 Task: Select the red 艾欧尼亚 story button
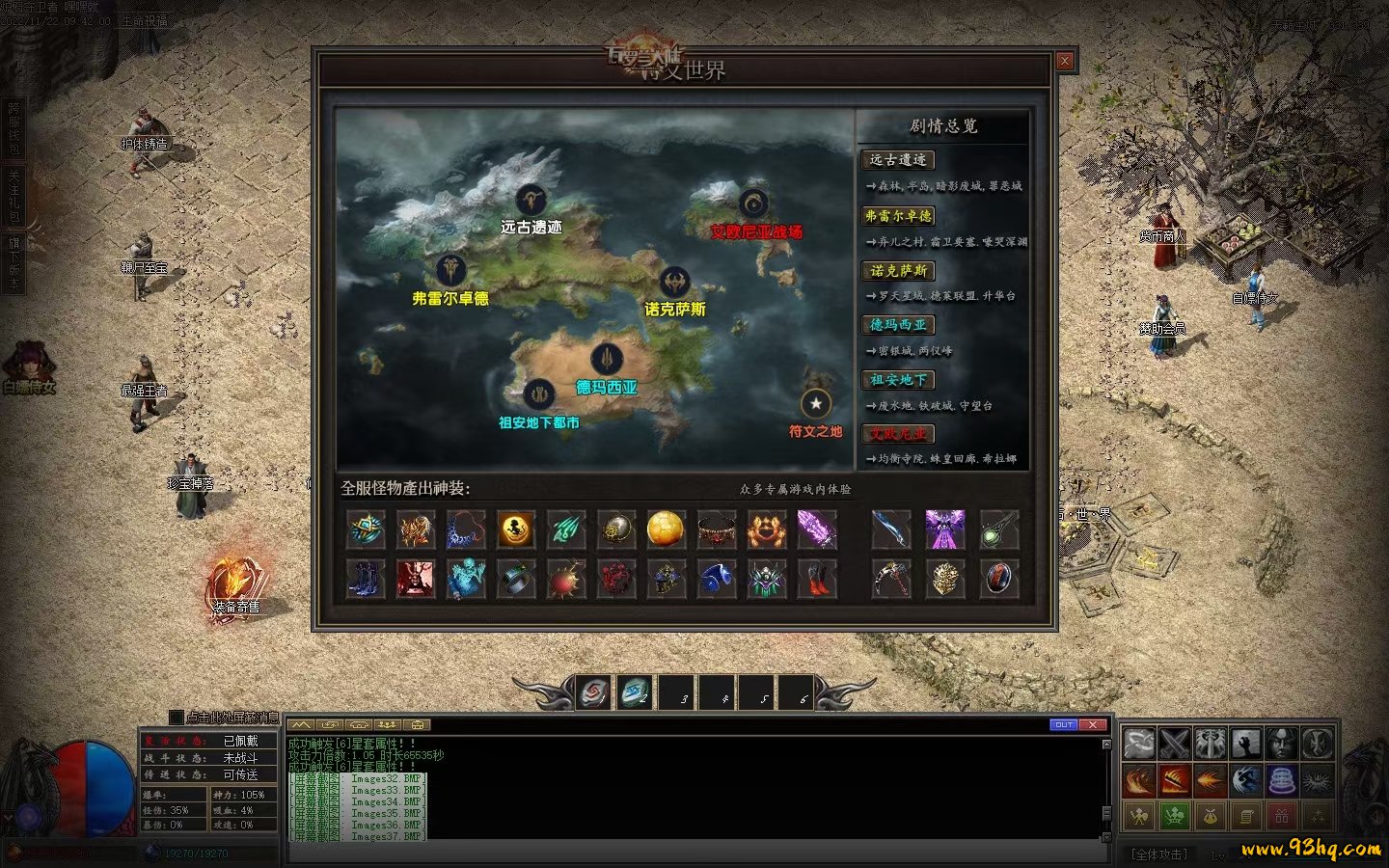click(x=897, y=434)
